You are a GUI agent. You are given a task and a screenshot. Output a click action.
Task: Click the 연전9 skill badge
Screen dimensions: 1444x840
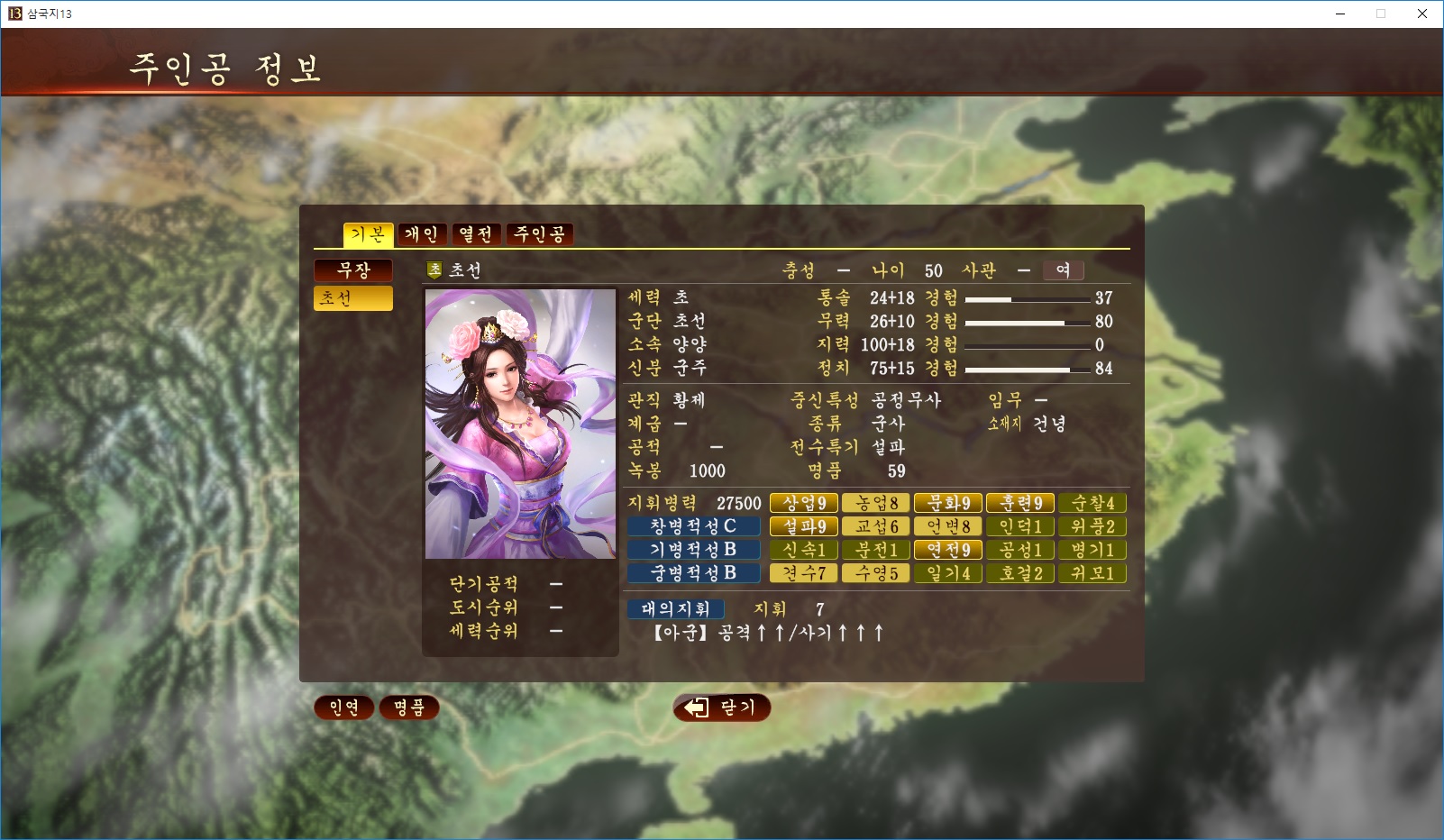point(948,550)
